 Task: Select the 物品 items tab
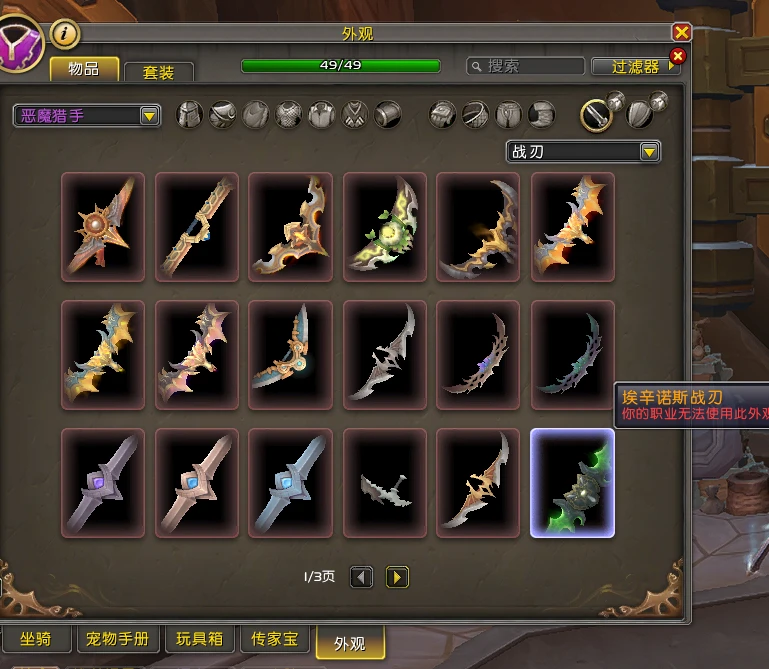pyautogui.click(x=84, y=69)
